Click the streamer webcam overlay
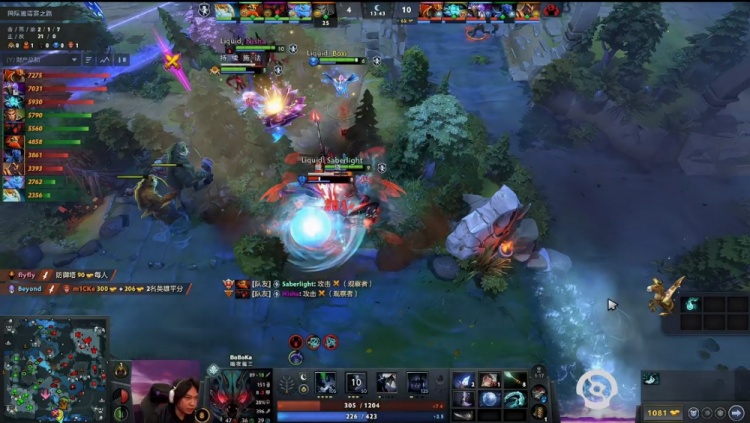 tap(165, 391)
